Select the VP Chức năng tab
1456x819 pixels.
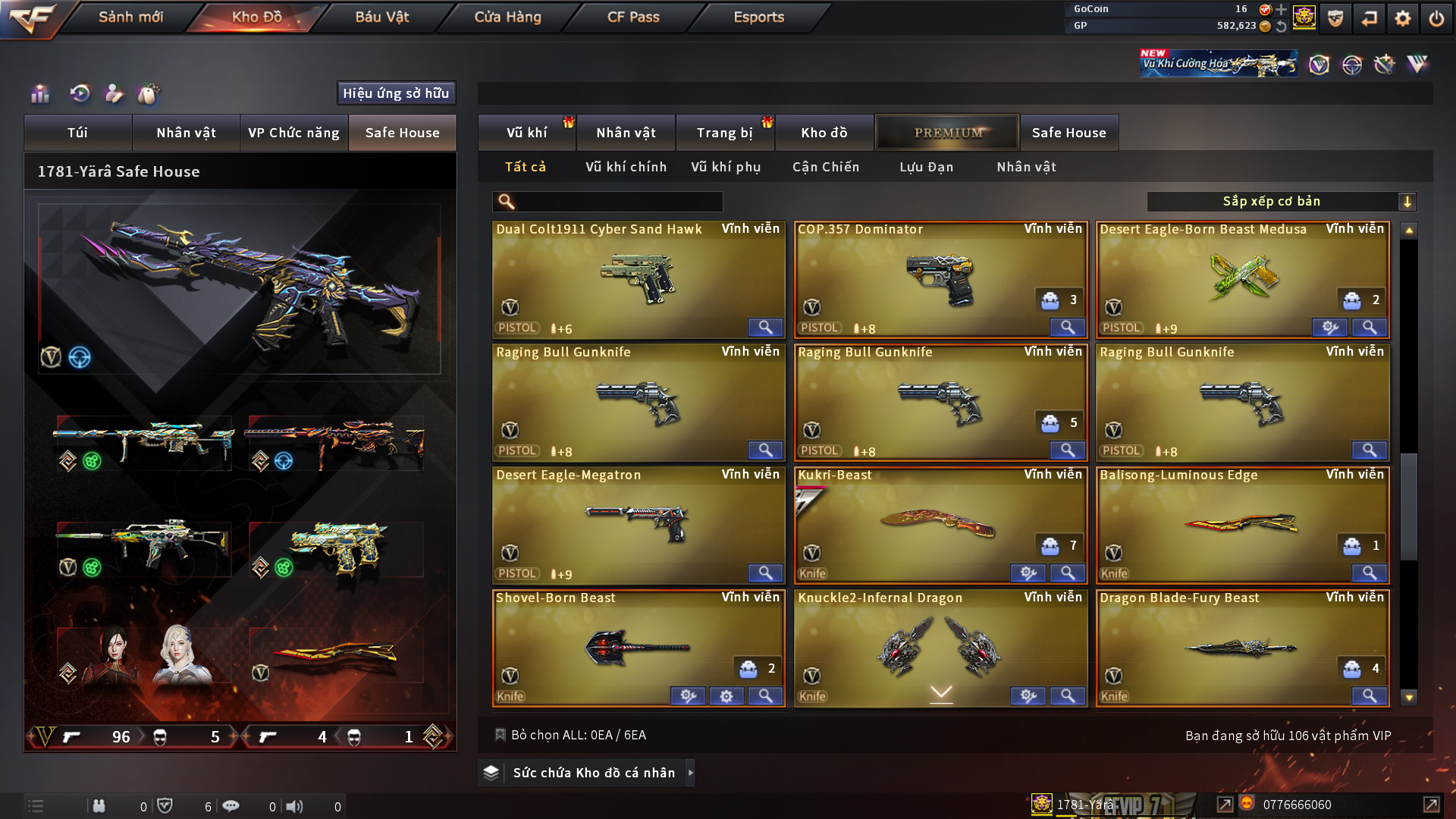[293, 133]
